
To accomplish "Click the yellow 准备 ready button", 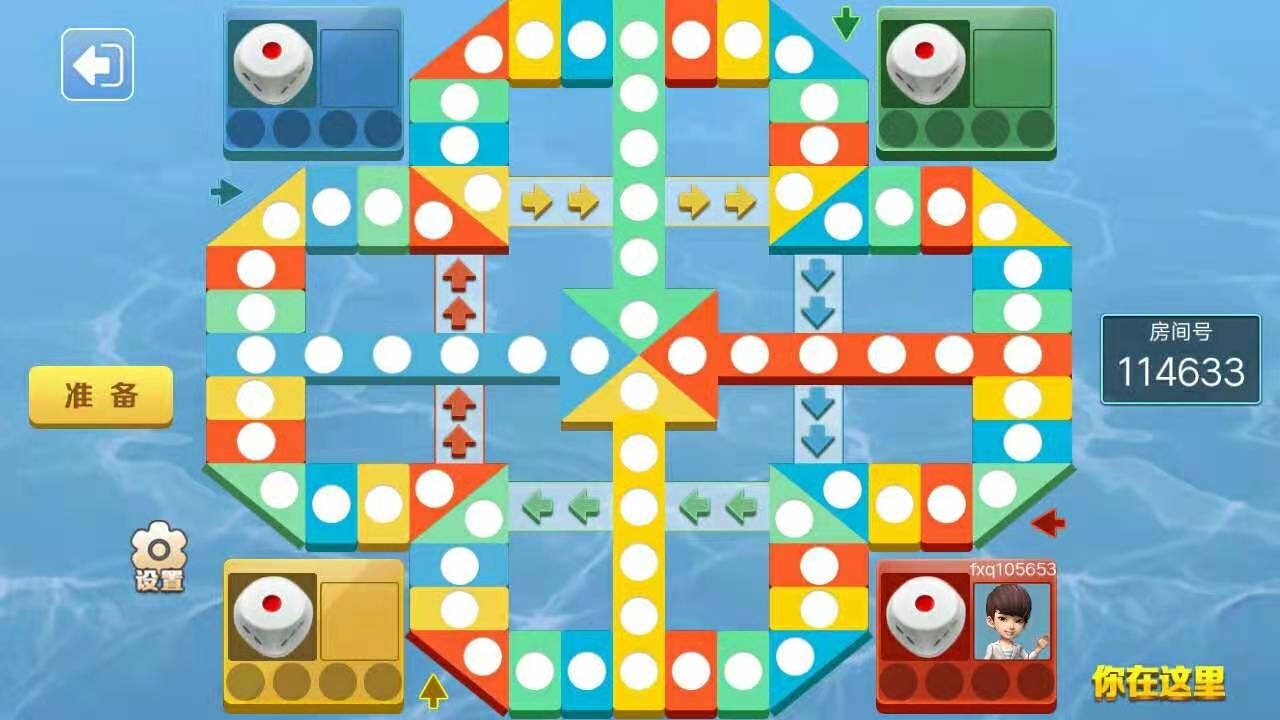I will point(100,395).
